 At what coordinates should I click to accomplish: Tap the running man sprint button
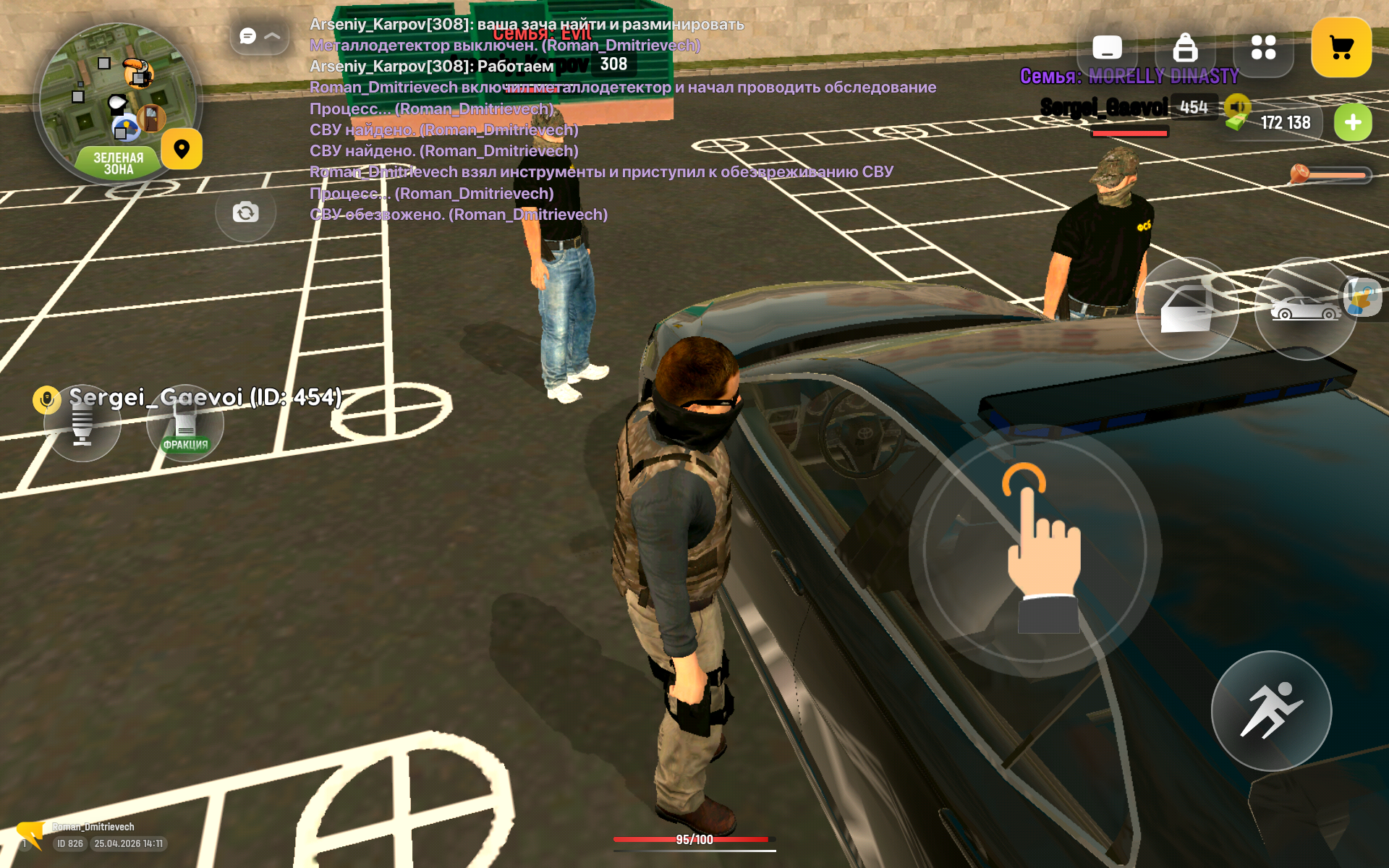(x=1271, y=710)
